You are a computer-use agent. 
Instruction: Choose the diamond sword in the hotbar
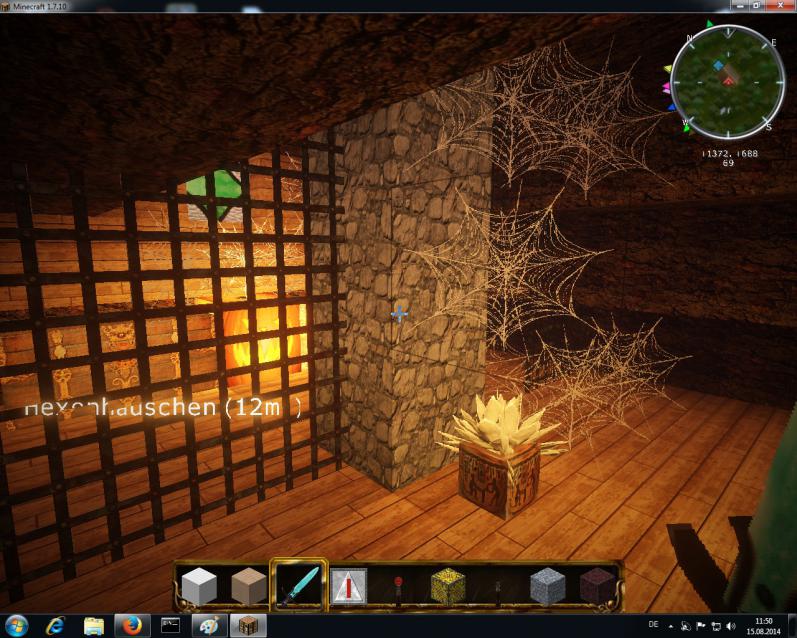click(298, 584)
